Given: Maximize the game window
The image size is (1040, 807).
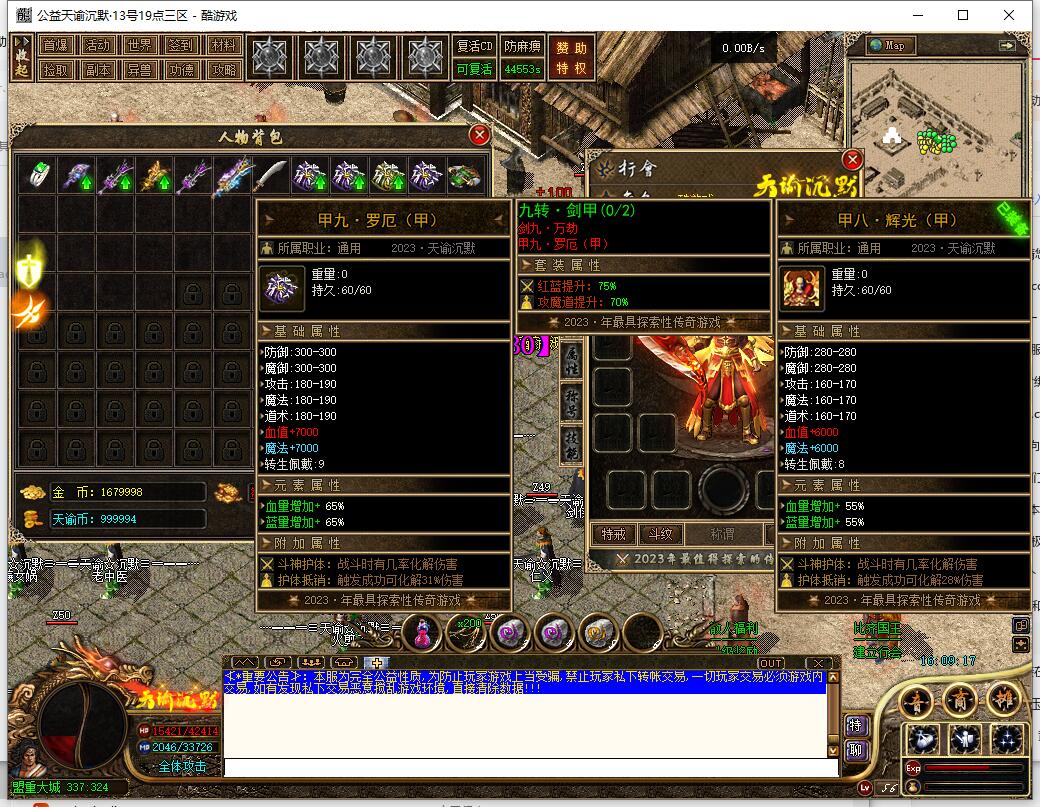Looking at the screenshot, I should tap(963, 15).
